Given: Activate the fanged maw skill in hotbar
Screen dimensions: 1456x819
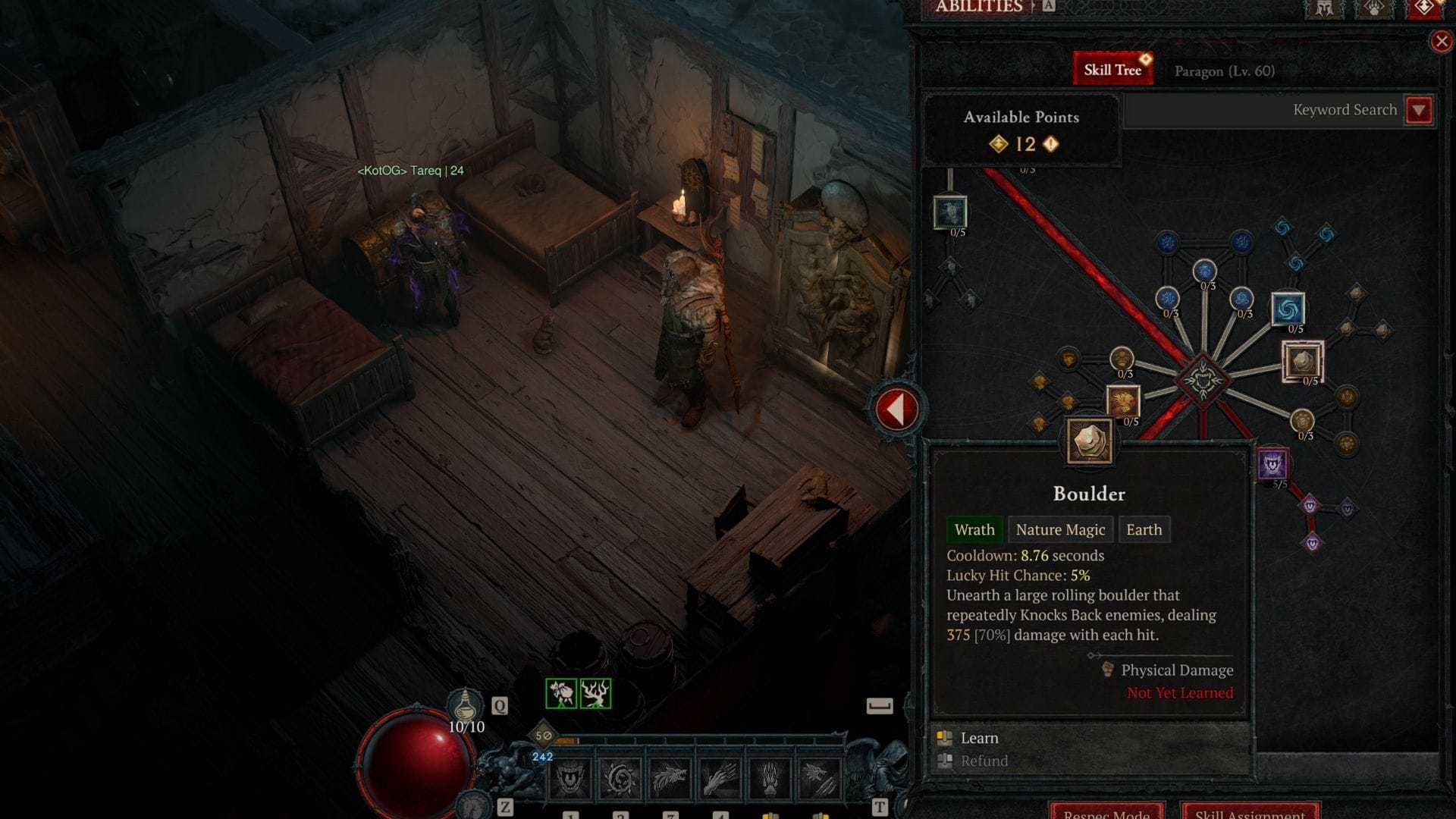Looking at the screenshot, I should coord(570,779).
